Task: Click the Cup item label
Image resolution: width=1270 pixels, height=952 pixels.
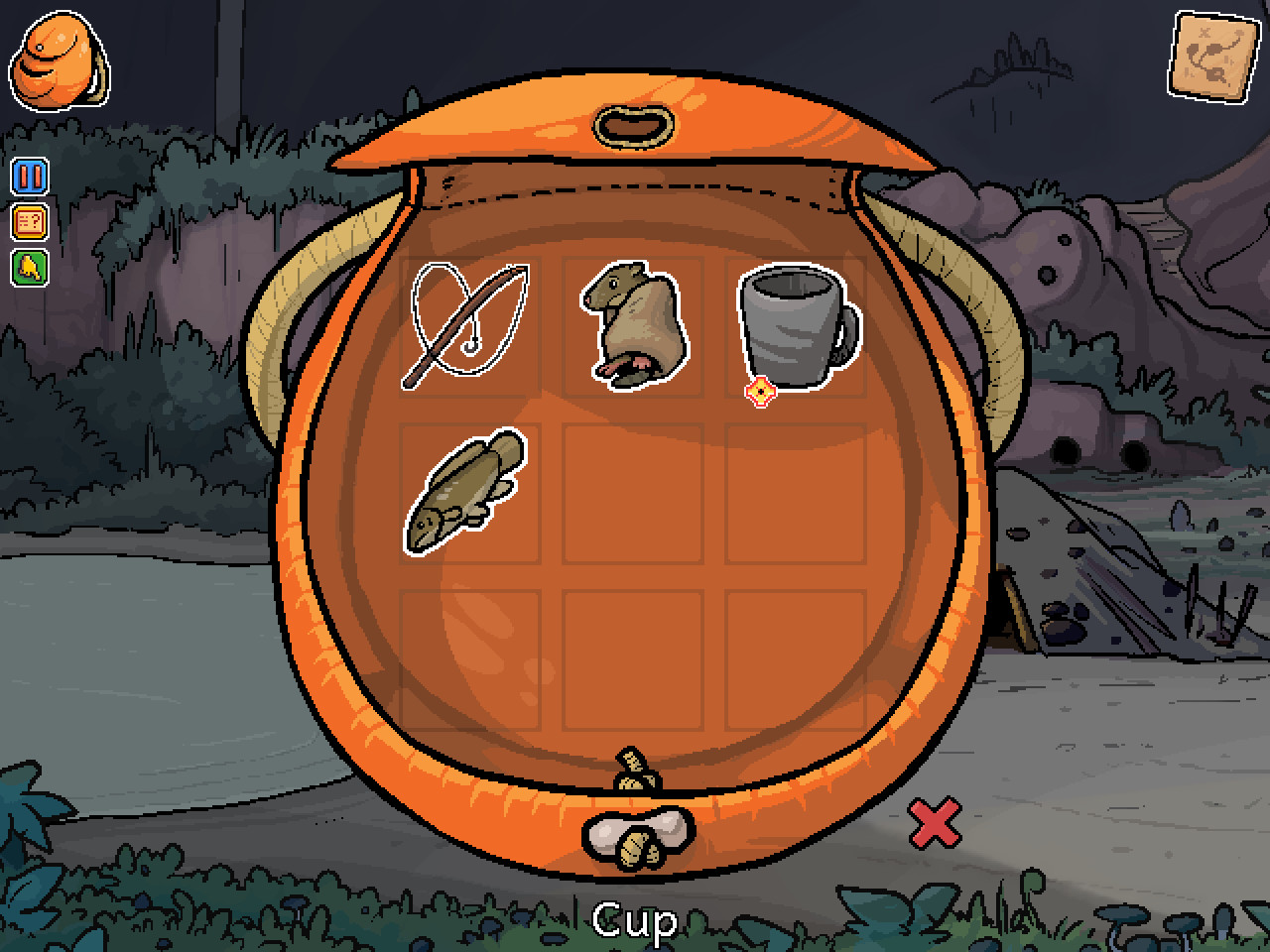Action: click(634, 919)
